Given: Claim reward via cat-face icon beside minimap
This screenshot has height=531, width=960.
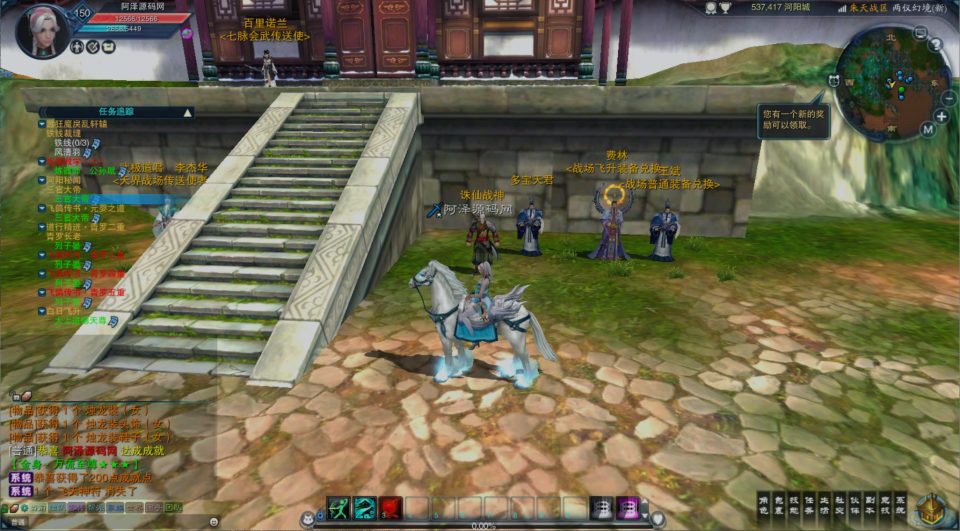Looking at the screenshot, I should click(x=832, y=81).
